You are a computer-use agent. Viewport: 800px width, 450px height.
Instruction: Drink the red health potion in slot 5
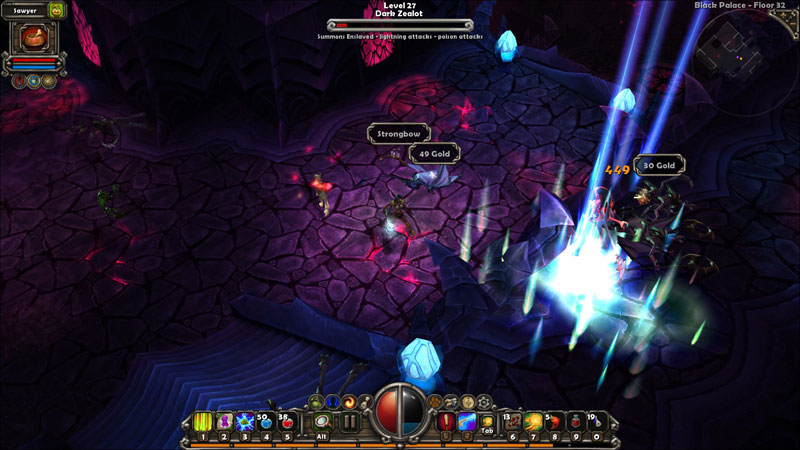tap(287, 423)
